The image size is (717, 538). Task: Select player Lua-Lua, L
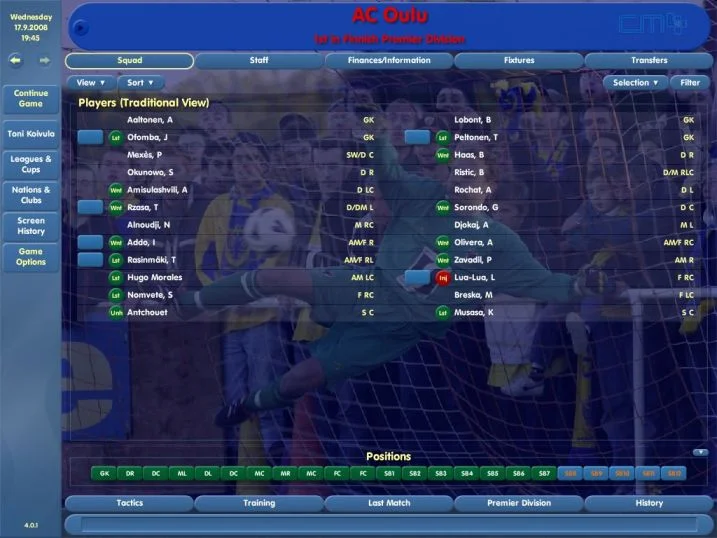pos(473,277)
